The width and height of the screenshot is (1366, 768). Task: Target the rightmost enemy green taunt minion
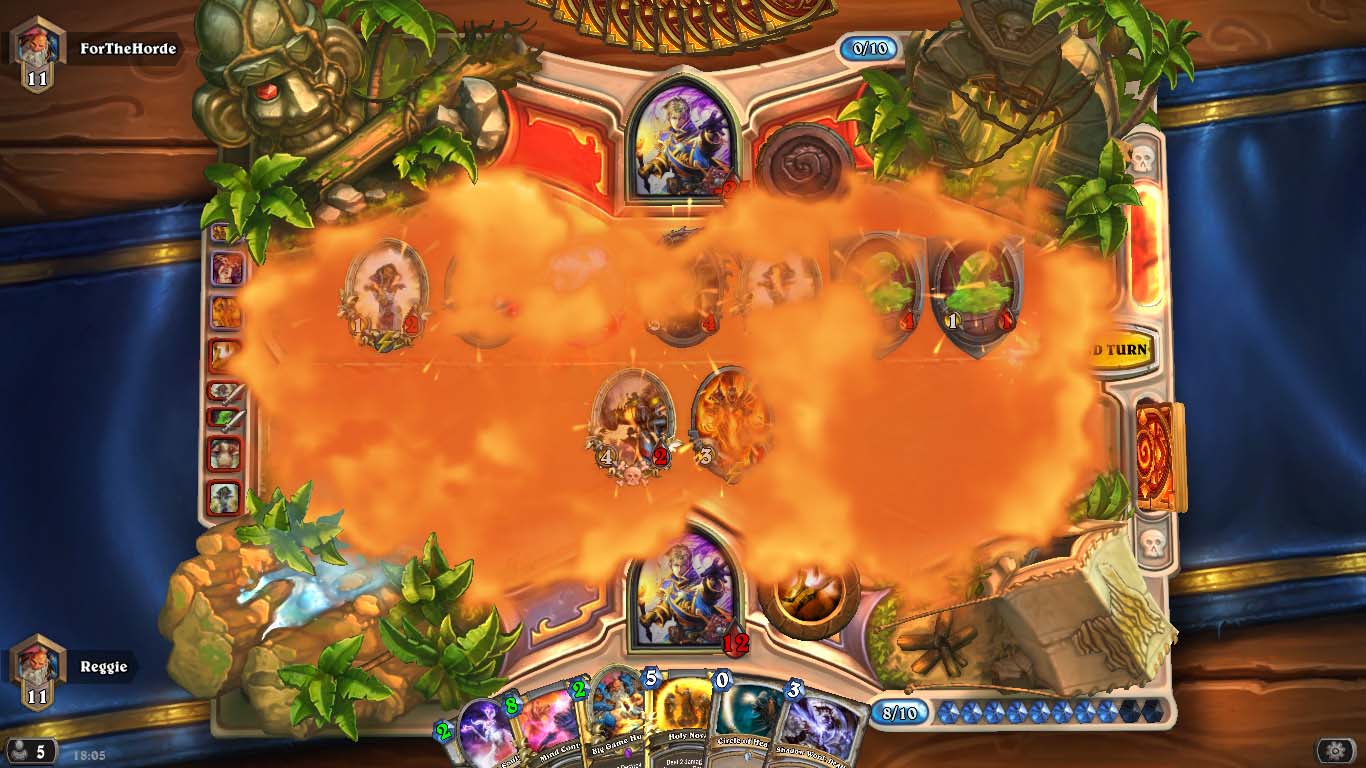[x=975, y=290]
